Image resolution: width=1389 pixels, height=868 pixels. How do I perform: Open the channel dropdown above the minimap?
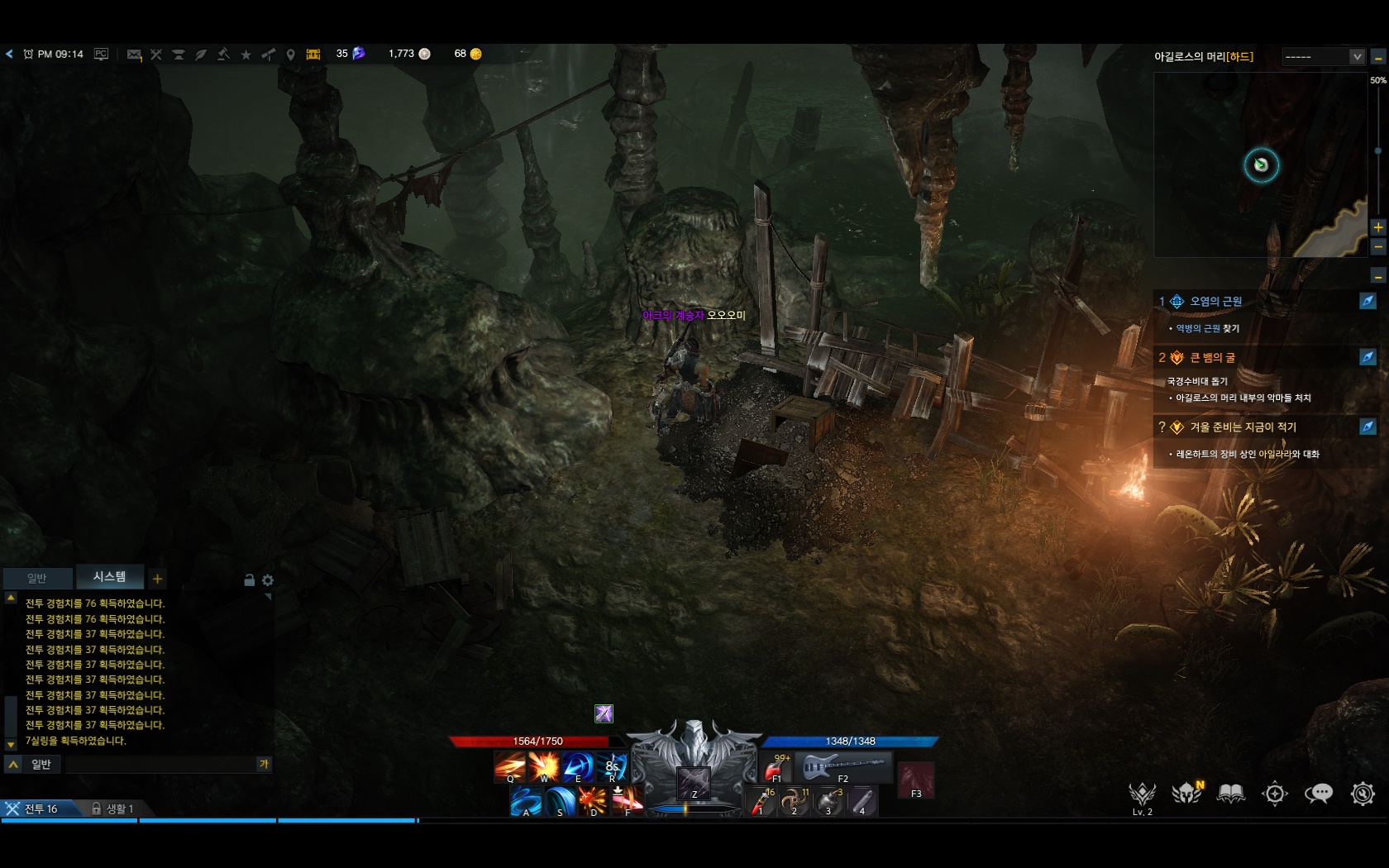point(1323,57)
